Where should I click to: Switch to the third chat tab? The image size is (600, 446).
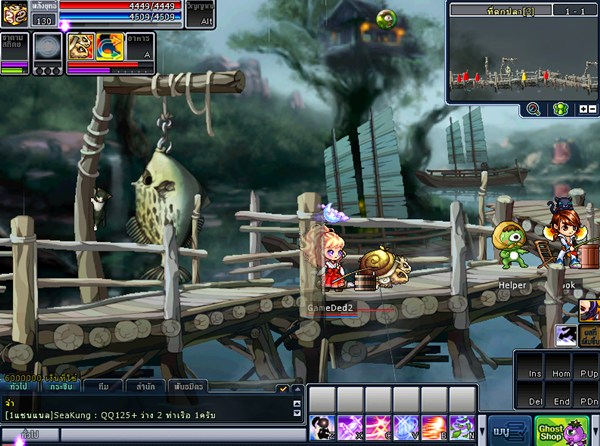(104, 386)
